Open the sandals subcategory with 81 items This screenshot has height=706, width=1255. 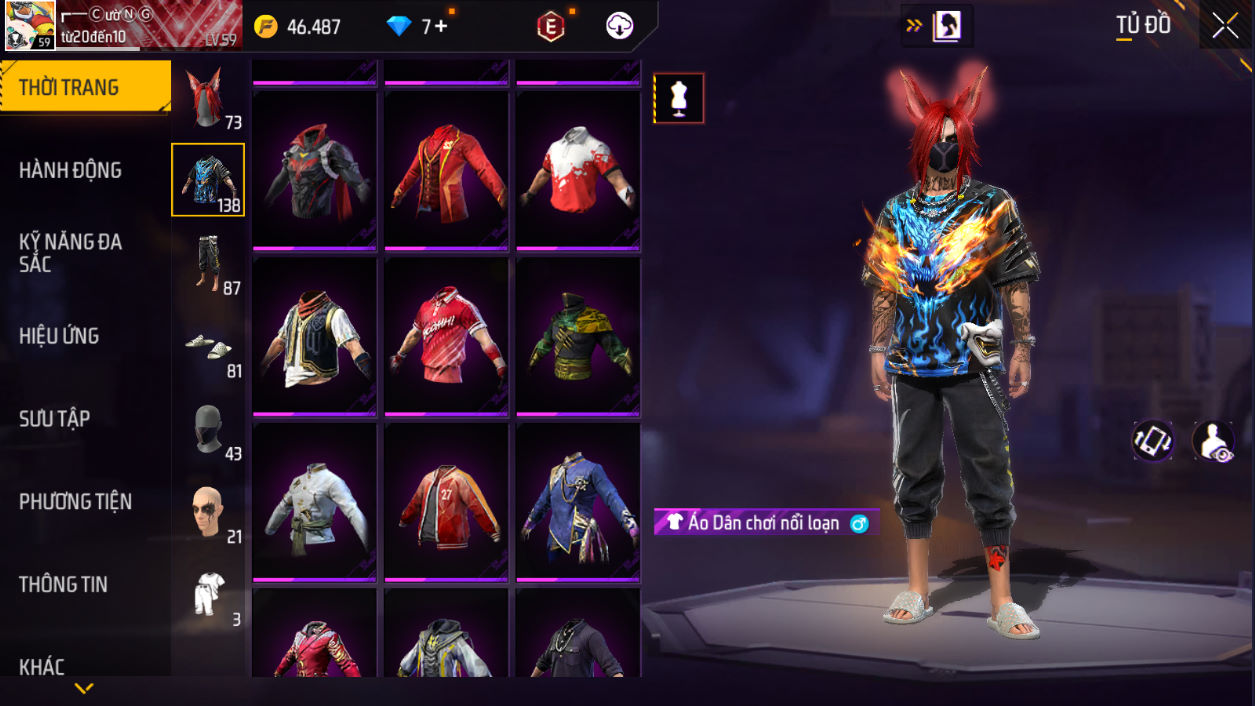(x=208, y=347)
